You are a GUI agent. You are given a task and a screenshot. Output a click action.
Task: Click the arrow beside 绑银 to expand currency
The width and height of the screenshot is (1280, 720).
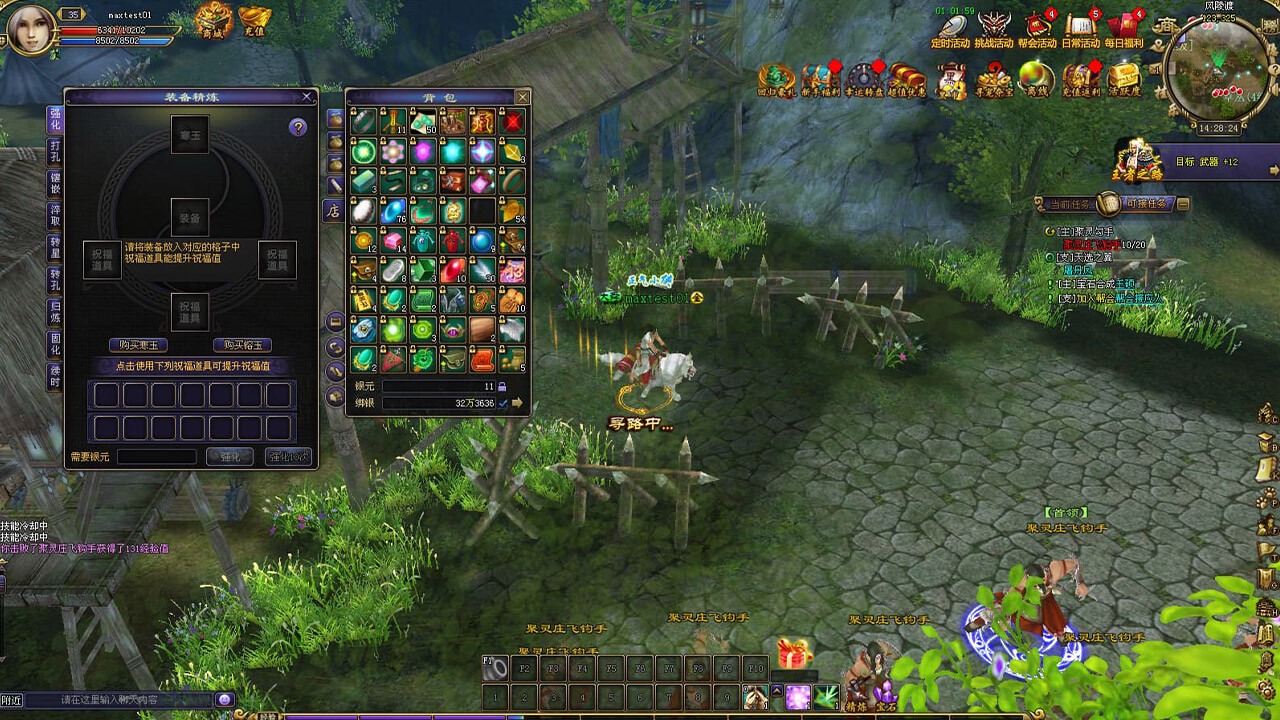click(517, 403)
